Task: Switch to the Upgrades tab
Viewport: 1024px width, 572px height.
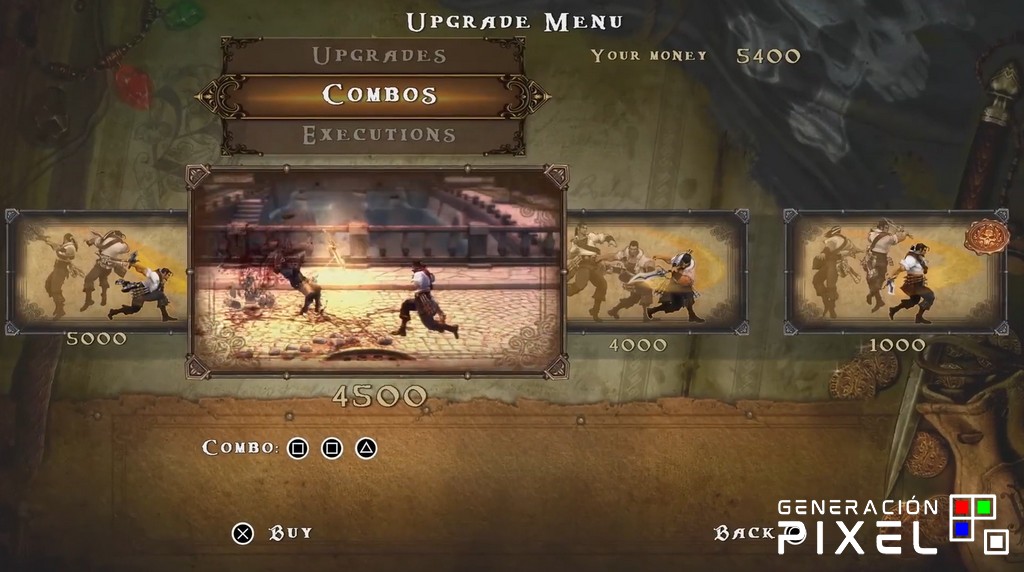Action: coord(378,56)
